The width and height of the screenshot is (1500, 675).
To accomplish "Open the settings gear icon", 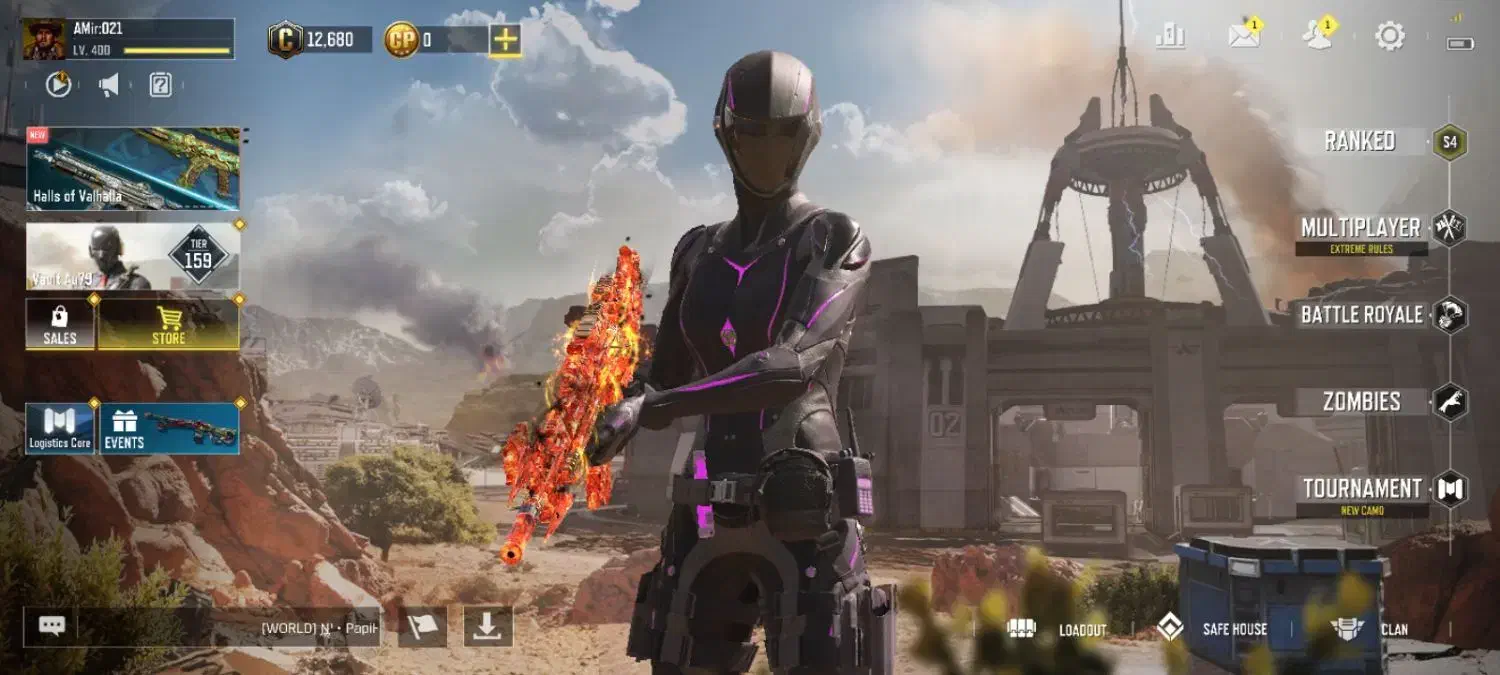I will click(x=1390, y=37).
